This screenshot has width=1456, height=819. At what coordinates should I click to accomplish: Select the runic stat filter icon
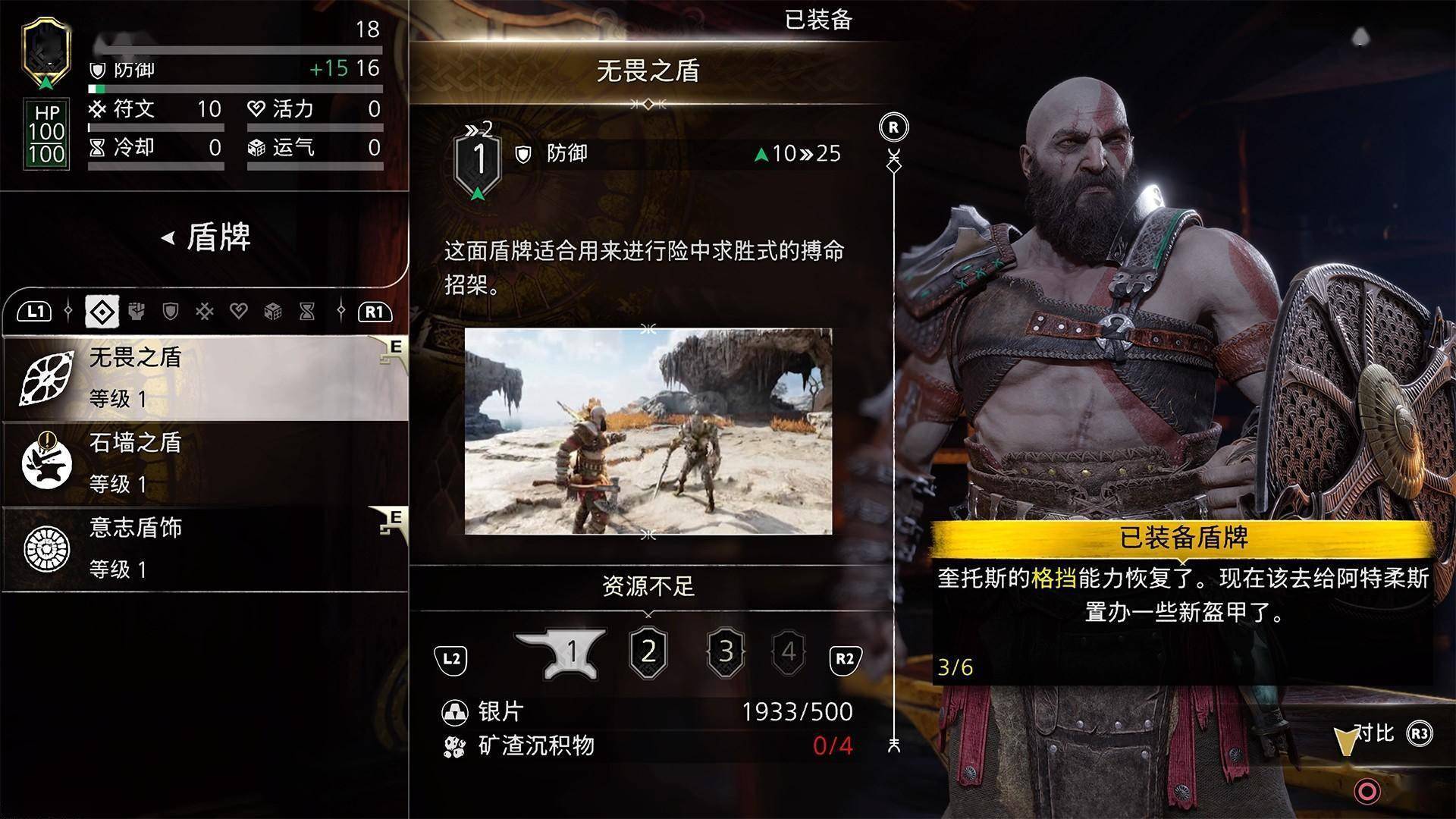click(205, 311)
